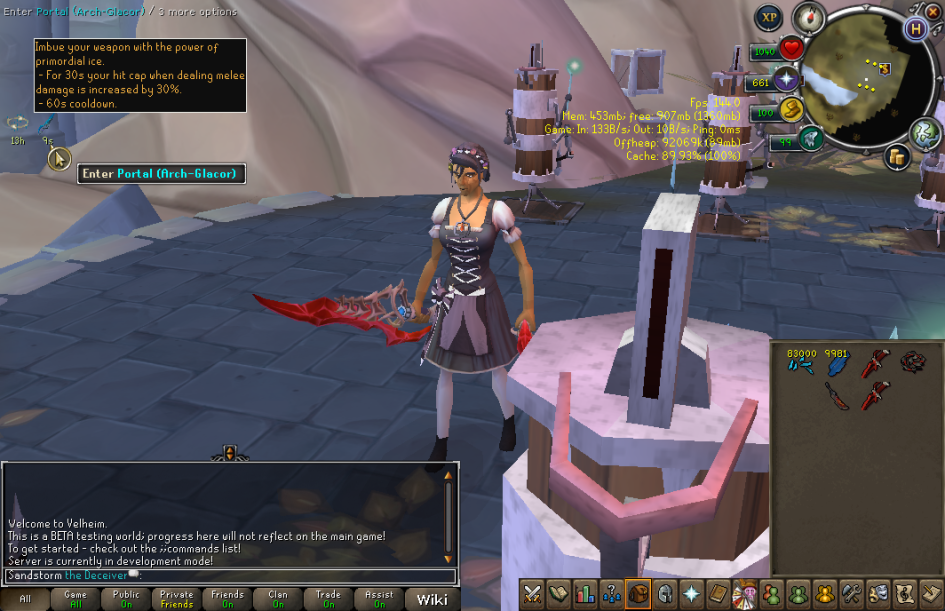Reset the view with the compass
The width and height of the screenshot is (945, 611).
coord(807,18)
